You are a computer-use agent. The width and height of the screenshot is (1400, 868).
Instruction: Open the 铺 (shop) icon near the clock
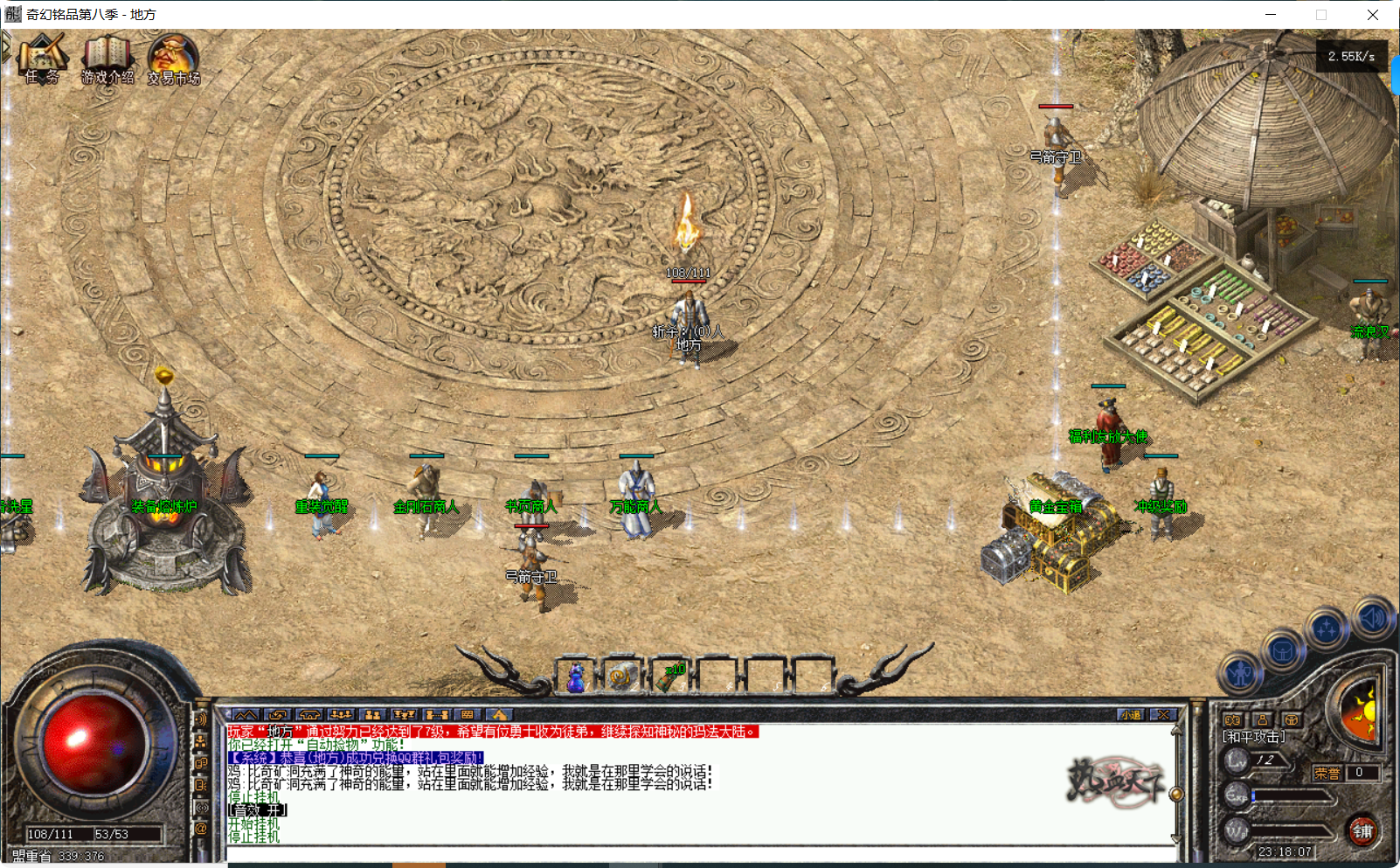point(1362,833)
